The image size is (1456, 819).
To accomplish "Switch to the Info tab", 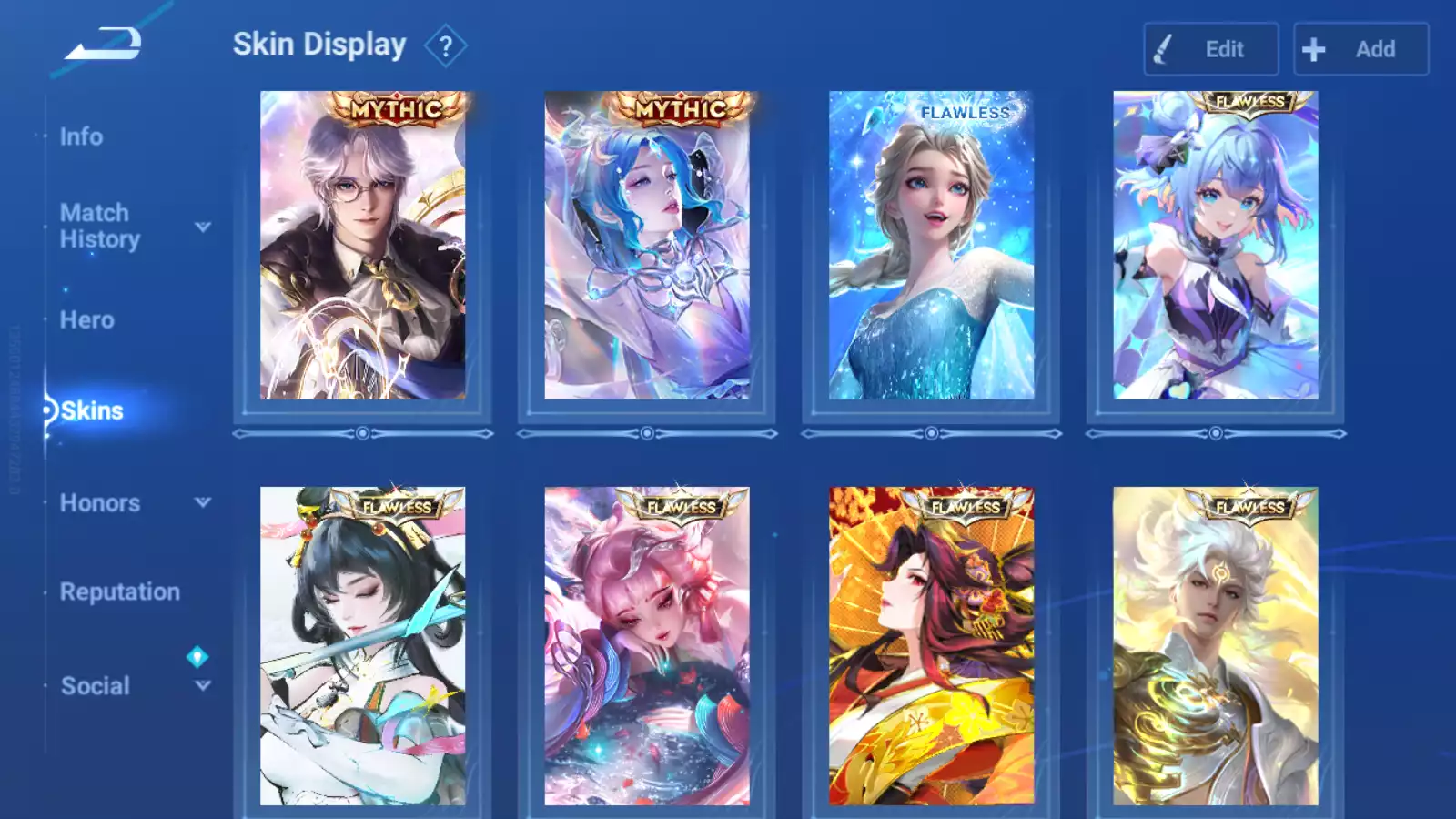I will coord(81,136).
